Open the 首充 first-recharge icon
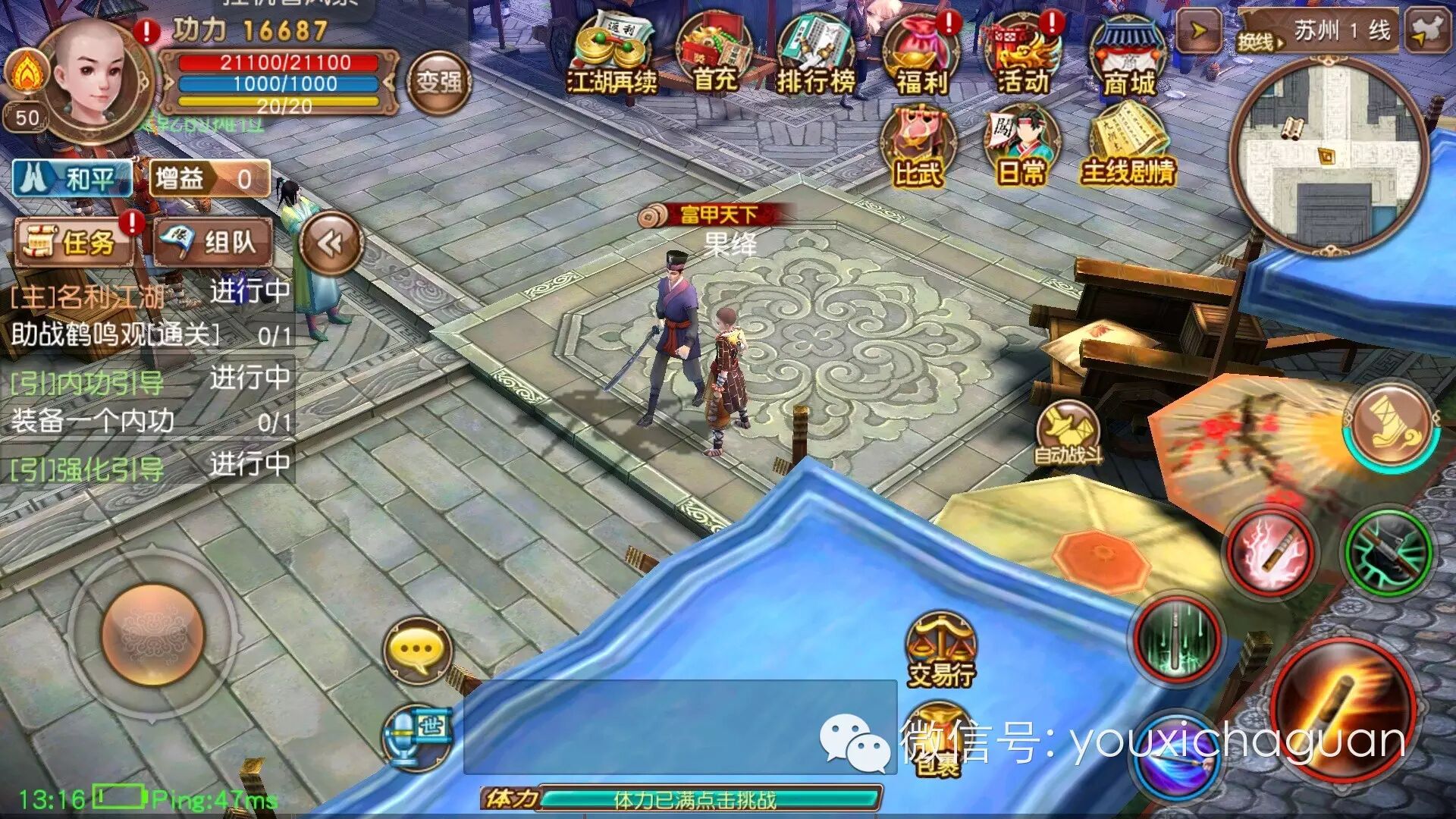1456x819 pixels. tap(714, 55)
